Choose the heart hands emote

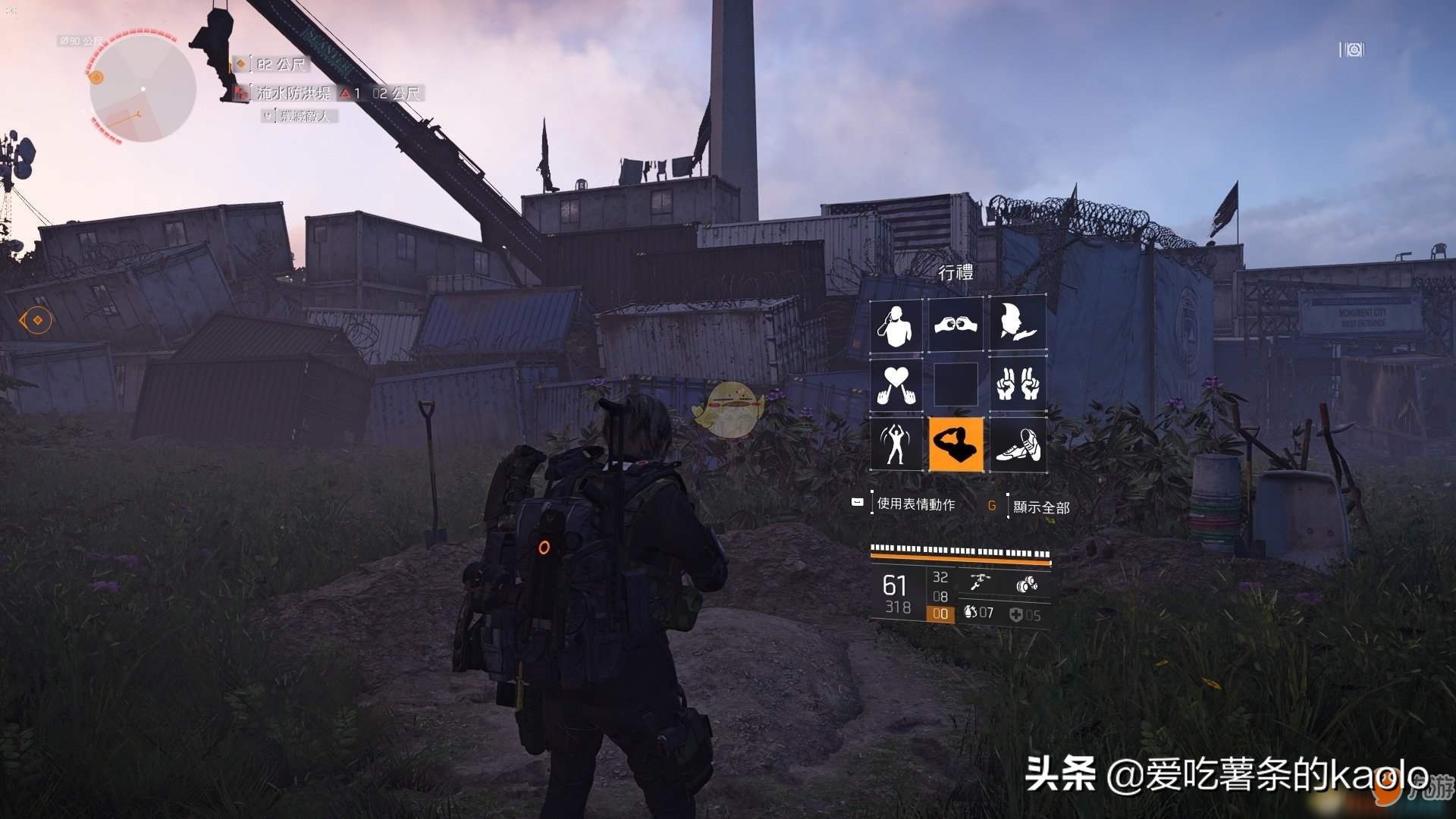pos(896,384)
